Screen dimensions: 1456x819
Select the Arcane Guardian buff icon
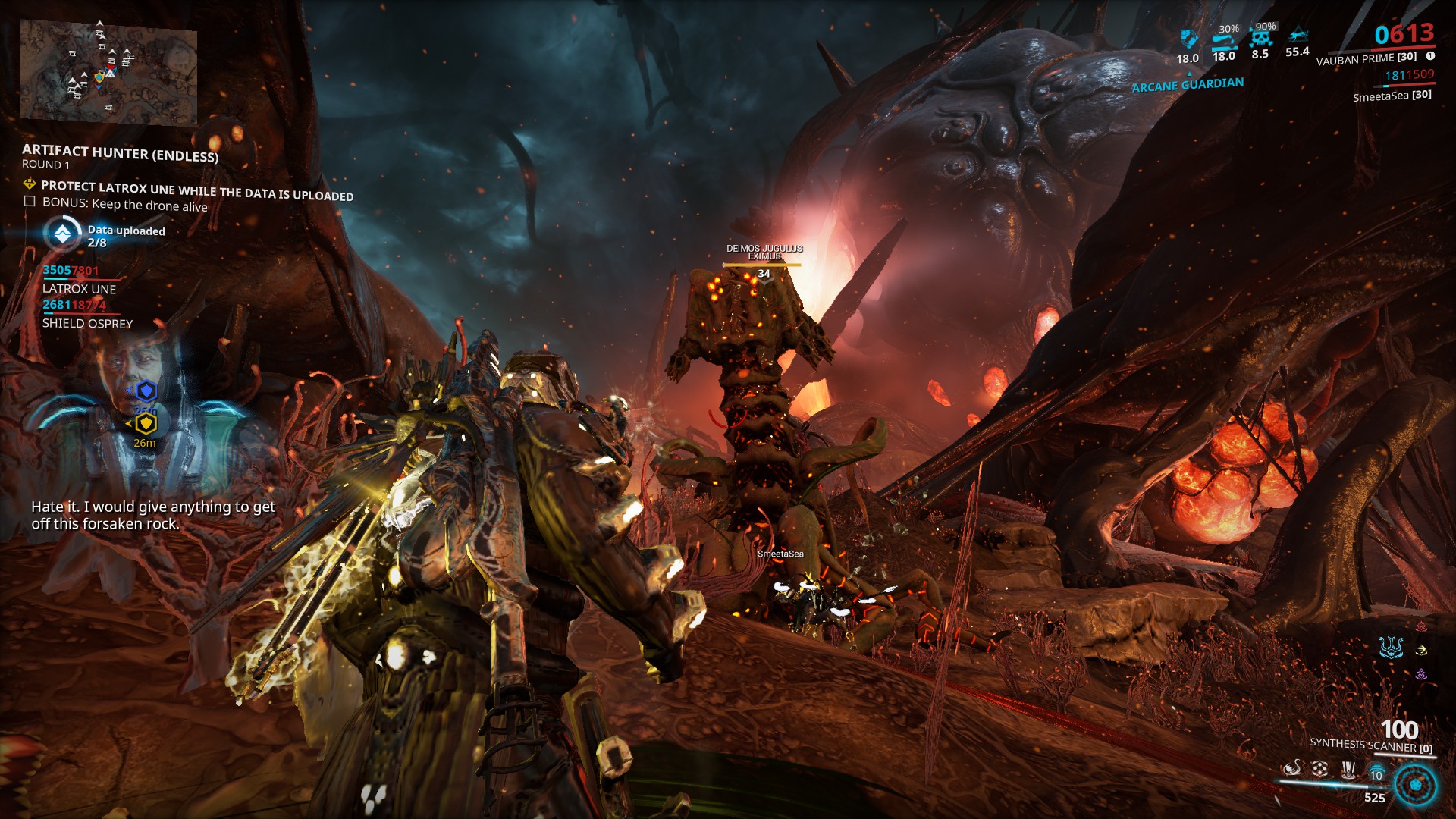(1188, 39)
